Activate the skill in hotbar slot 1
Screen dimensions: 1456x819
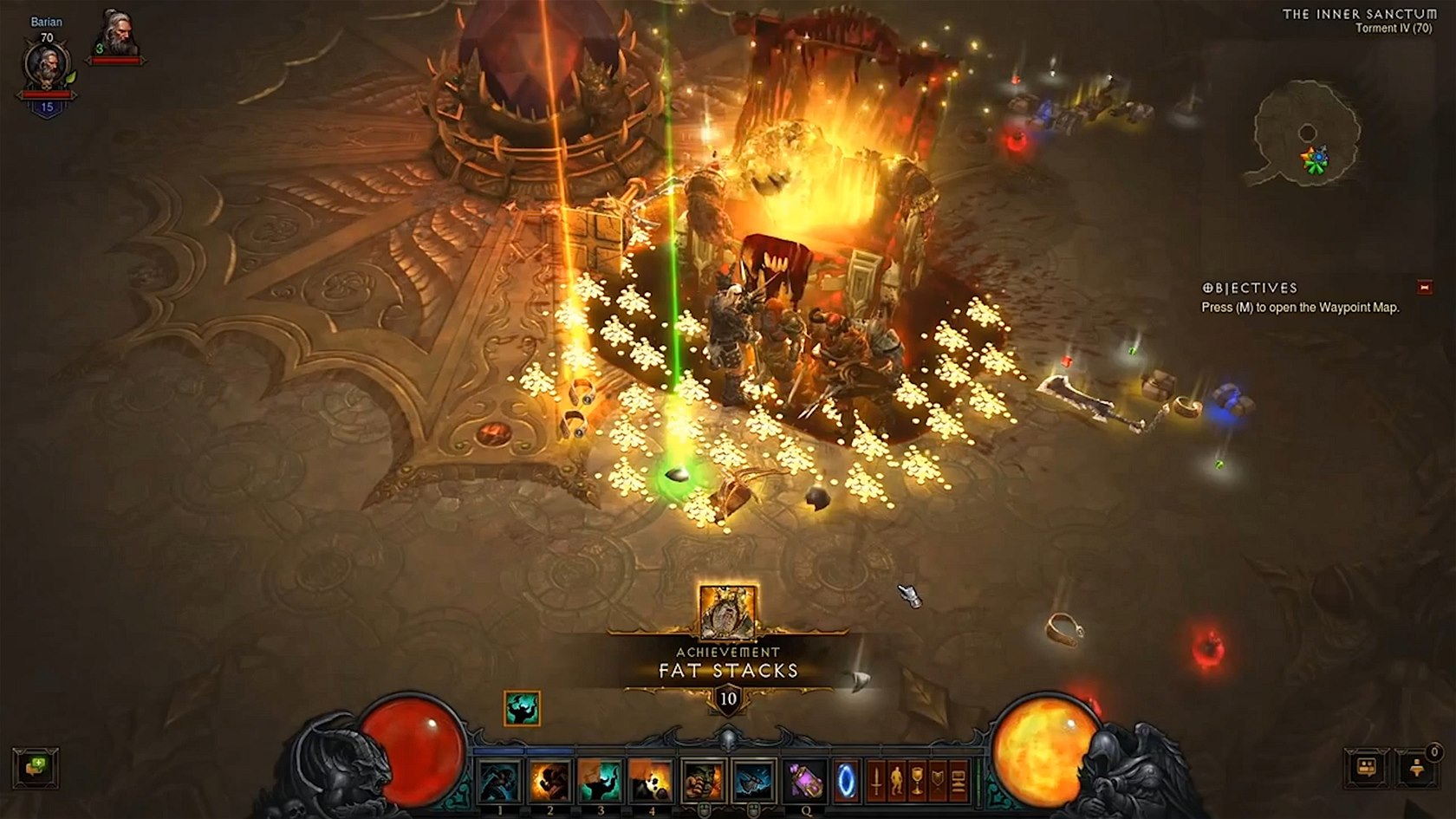pyautogui.click(x=500, y=781)
